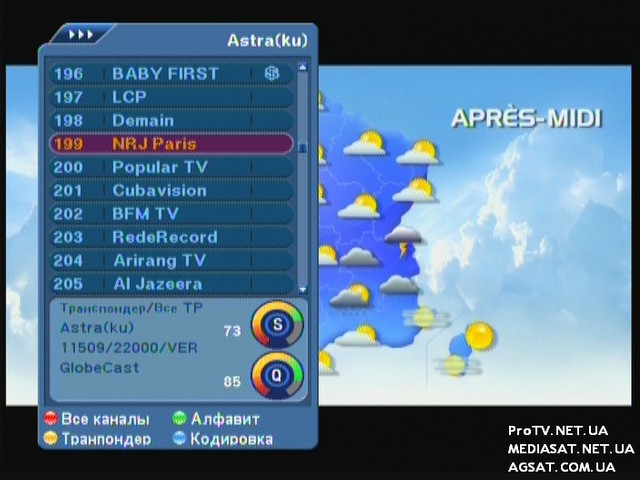Sort by alphabet using green Алфавит

[215, 419]
